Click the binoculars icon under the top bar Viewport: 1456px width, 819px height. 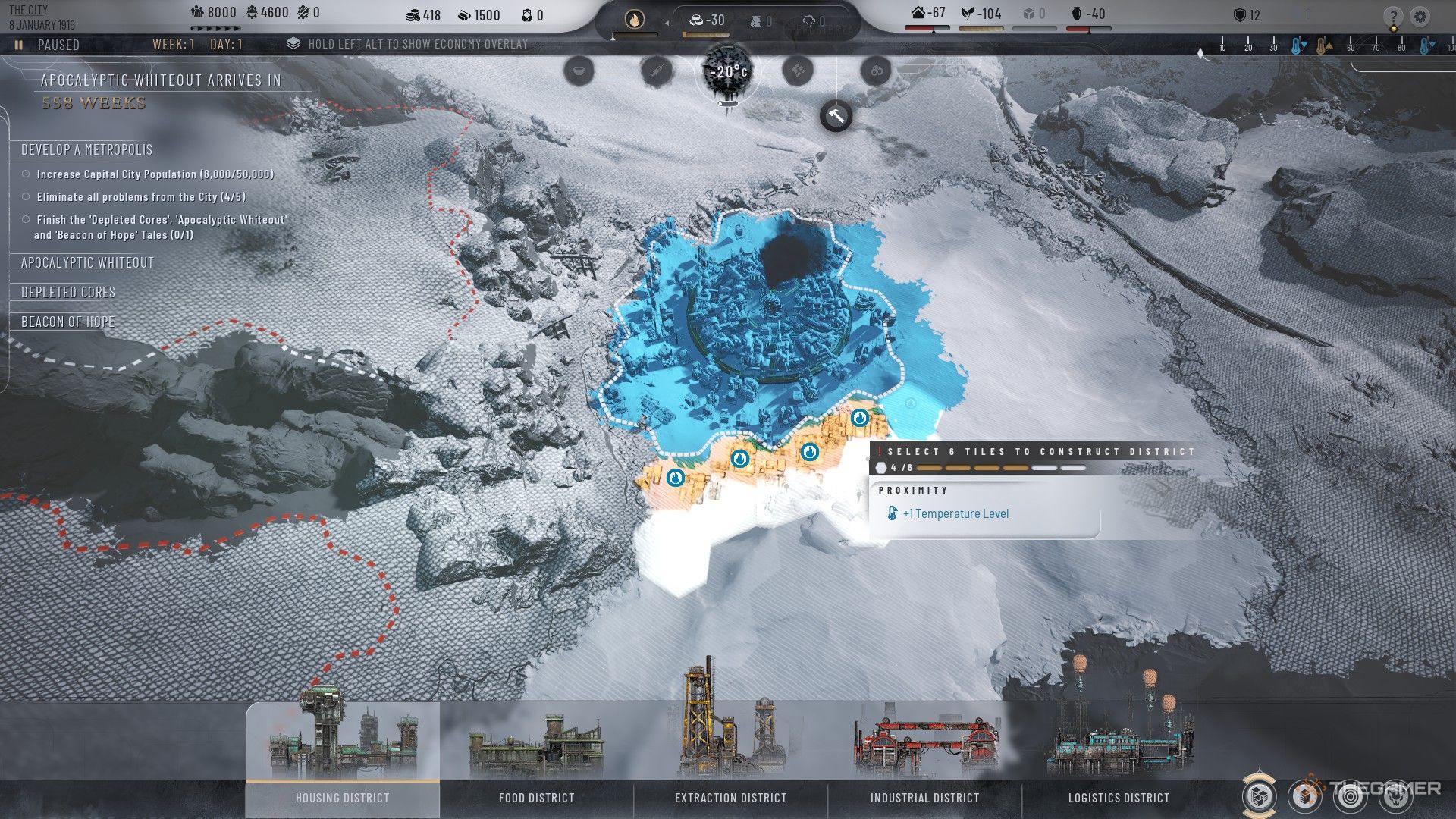876,71
